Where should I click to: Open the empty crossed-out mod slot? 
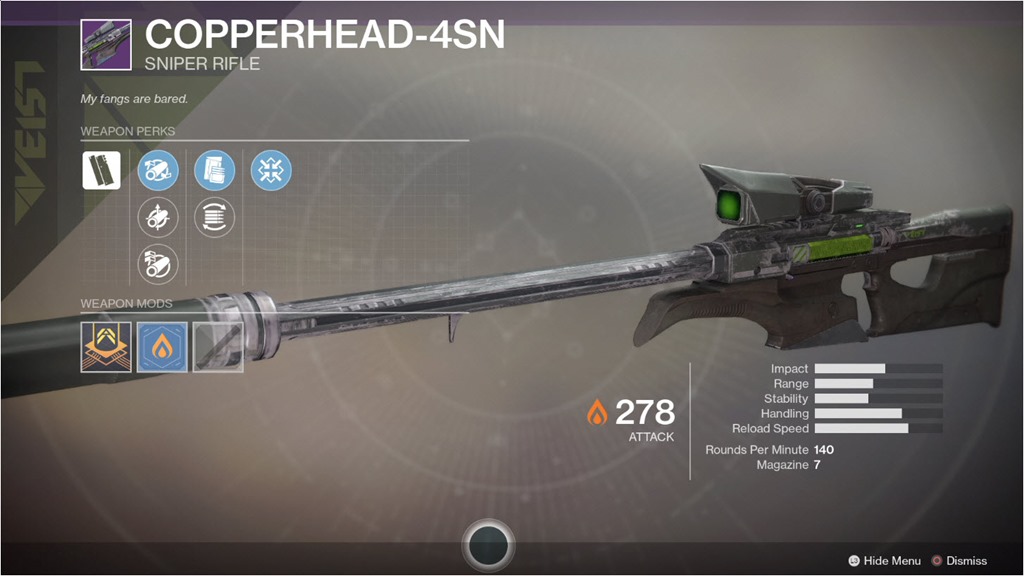click(x=218, y=347)
